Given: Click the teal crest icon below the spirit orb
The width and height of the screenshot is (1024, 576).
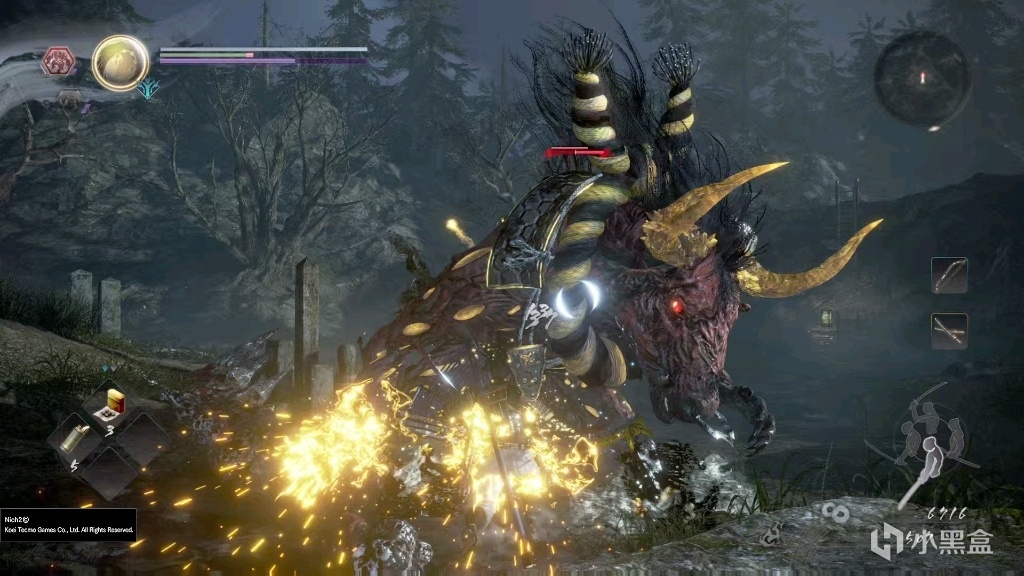Looking at the screenshot, I should point(149,89).
